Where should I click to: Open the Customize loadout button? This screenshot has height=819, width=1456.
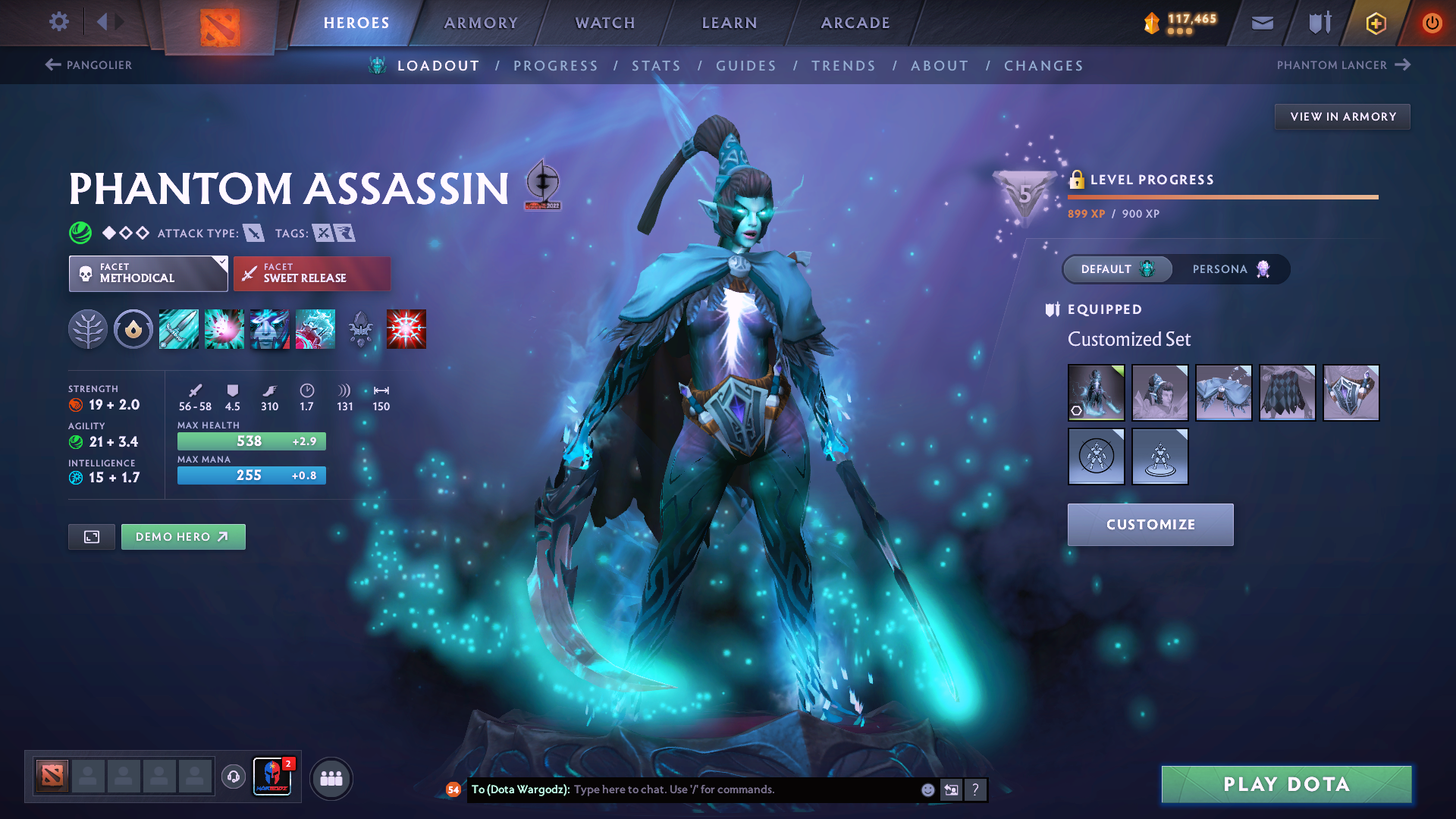pyautogui.click(x=1150, y=525)
